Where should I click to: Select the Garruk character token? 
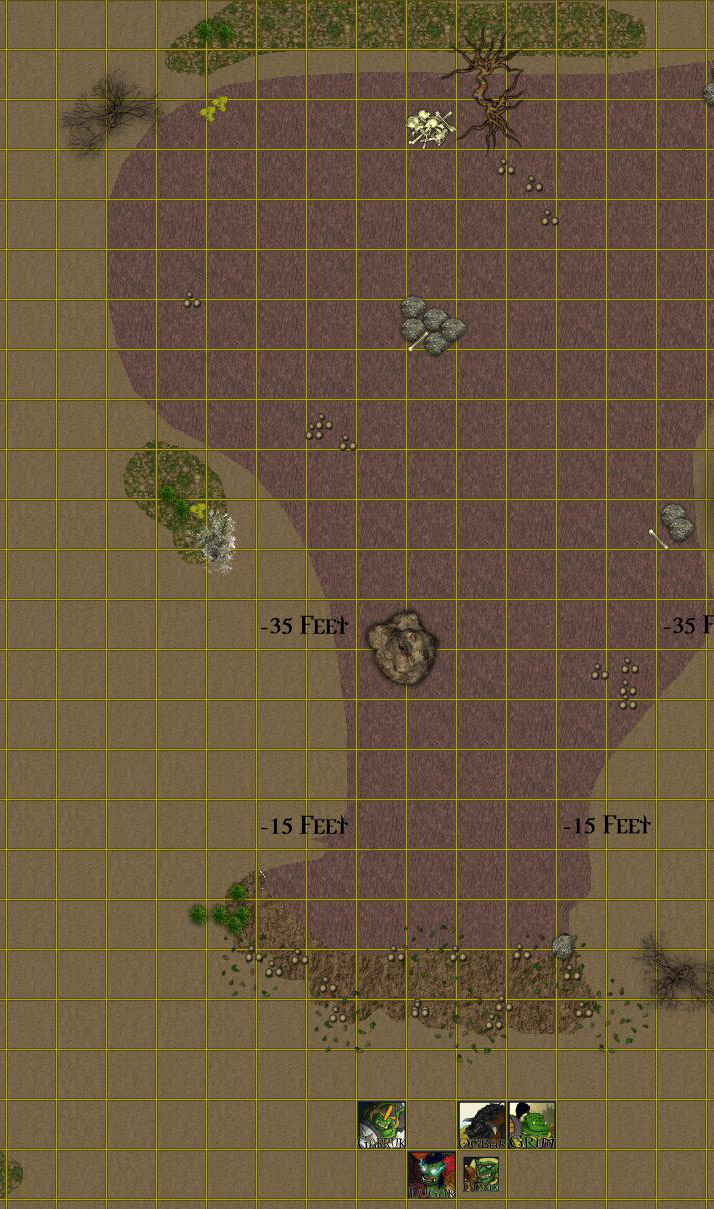point(382,1125)
